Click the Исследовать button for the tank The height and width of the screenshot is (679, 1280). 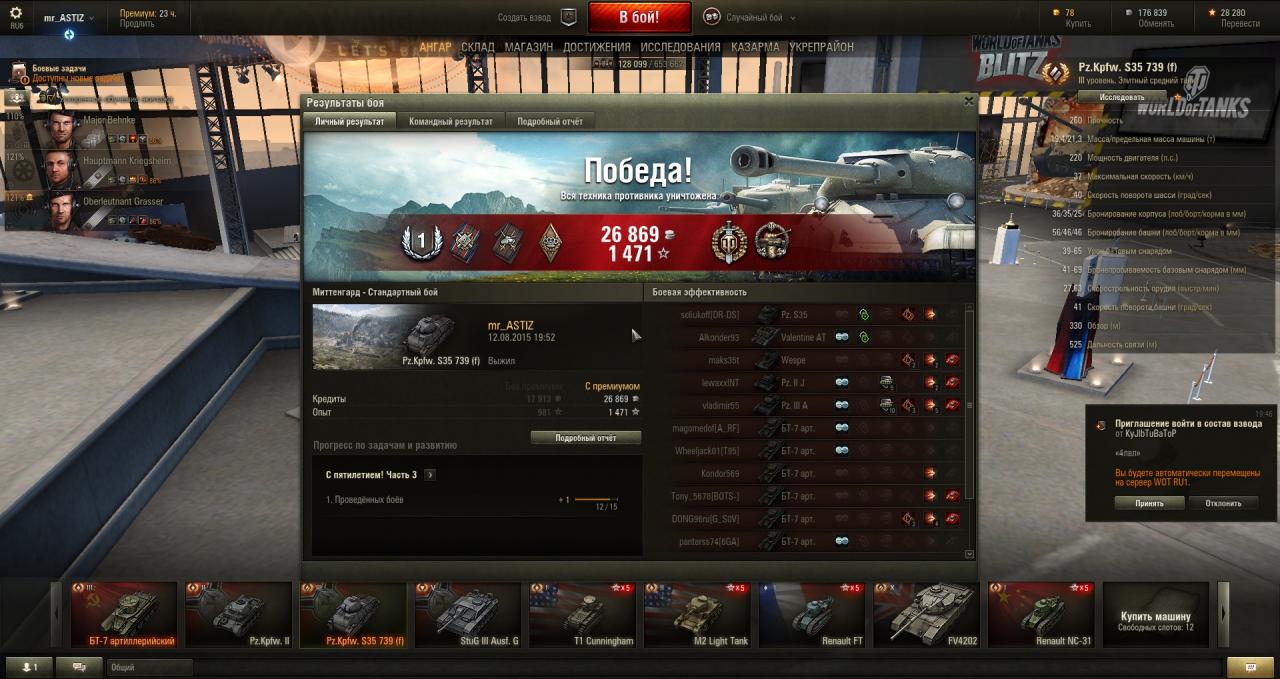click(1122, 97)
